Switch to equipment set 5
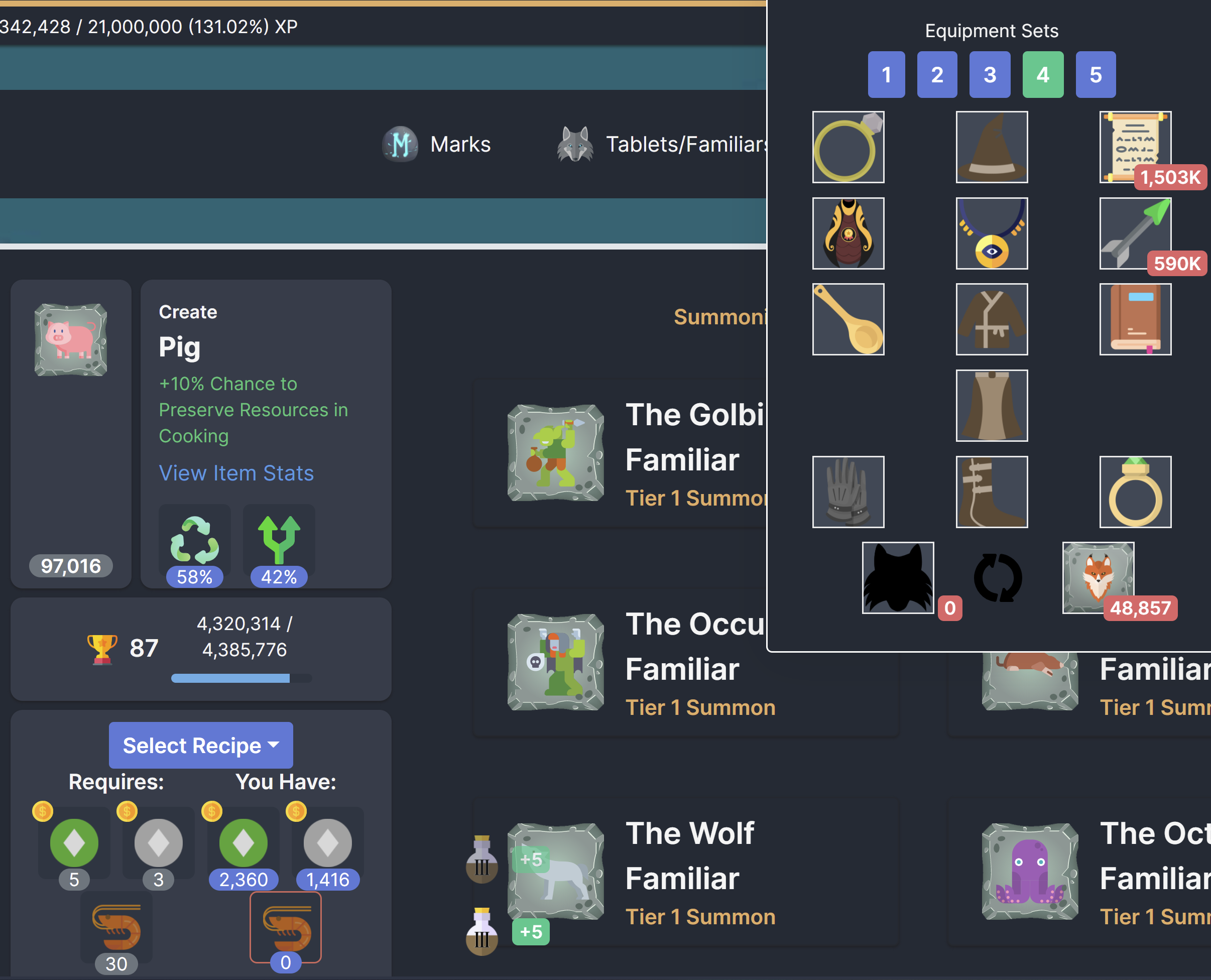The height and width of the screenshot is (980, 1211). [x=1095, y=74]
